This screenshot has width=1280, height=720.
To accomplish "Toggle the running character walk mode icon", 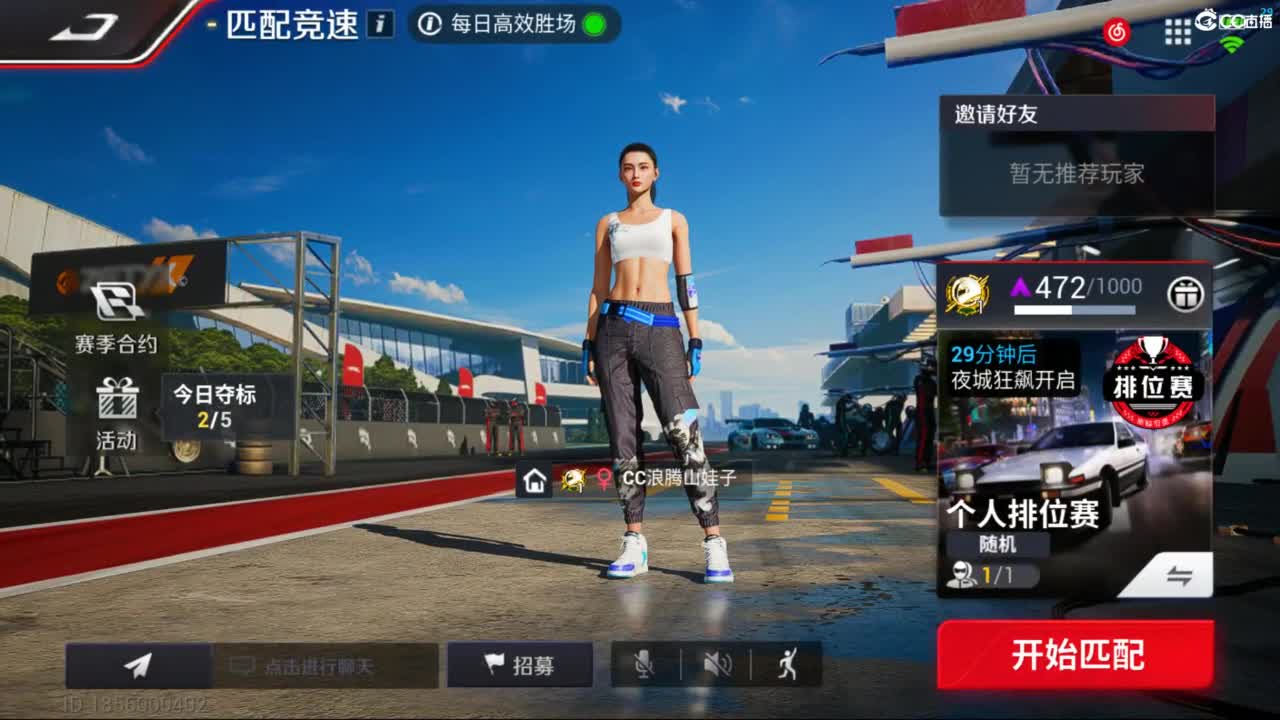I will [x=790, y=663].
